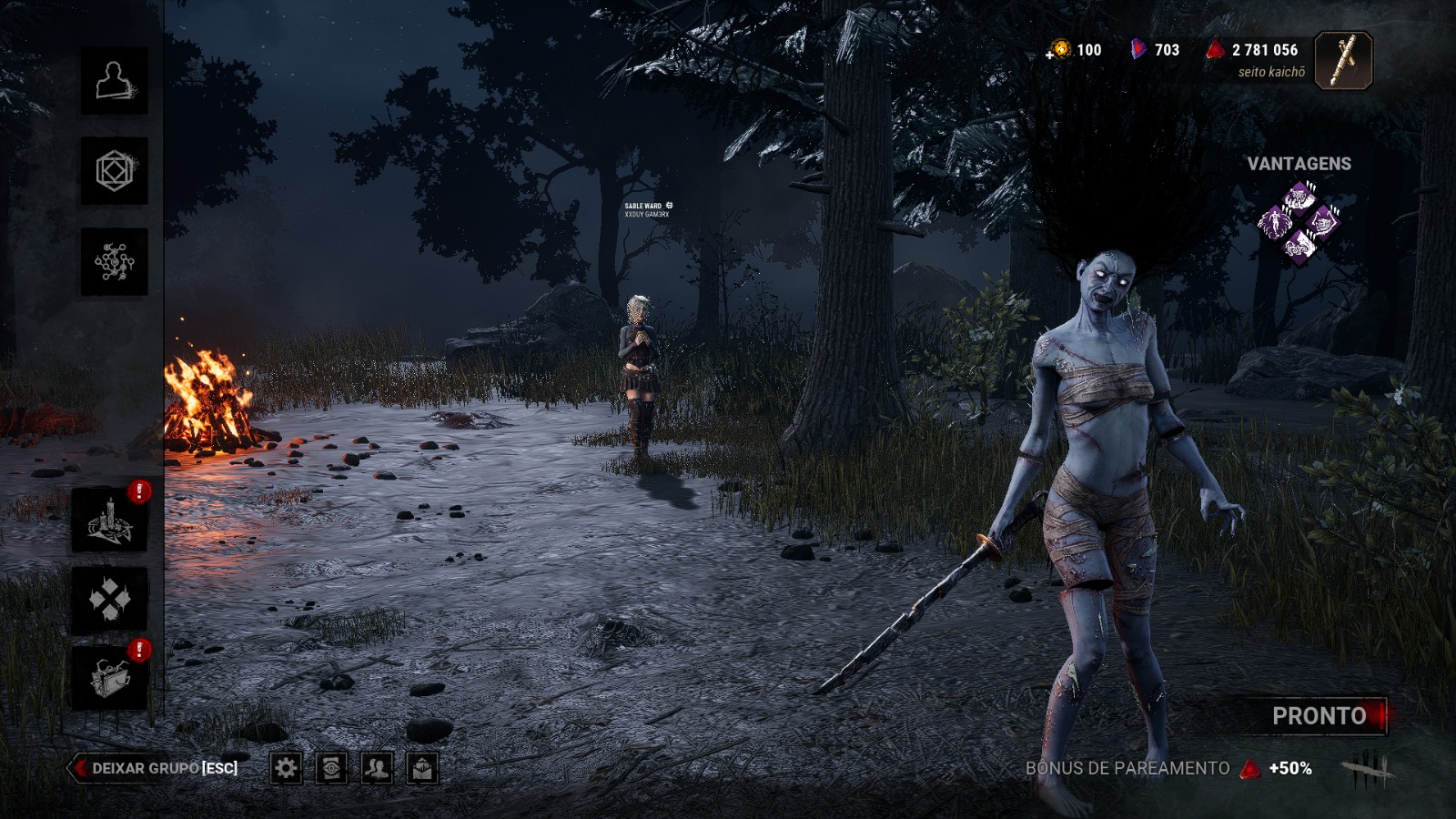The width and height of the screenshot is (1456, 819).
Task: Show the friends list icon
Action: pos(377,769)
